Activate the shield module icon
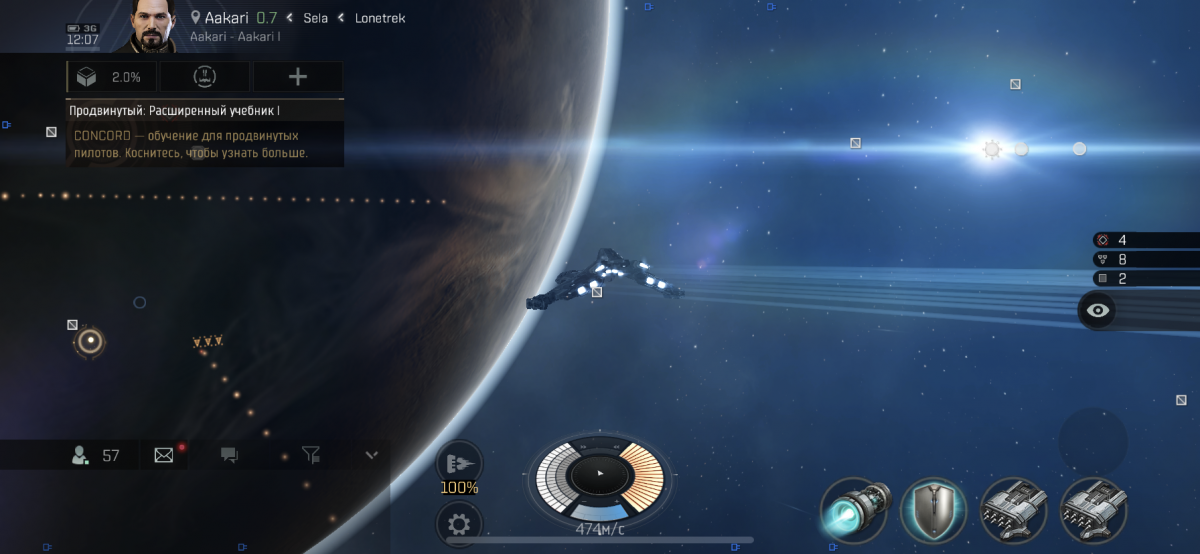This screenshot has height=554, width=1200. 933,510
